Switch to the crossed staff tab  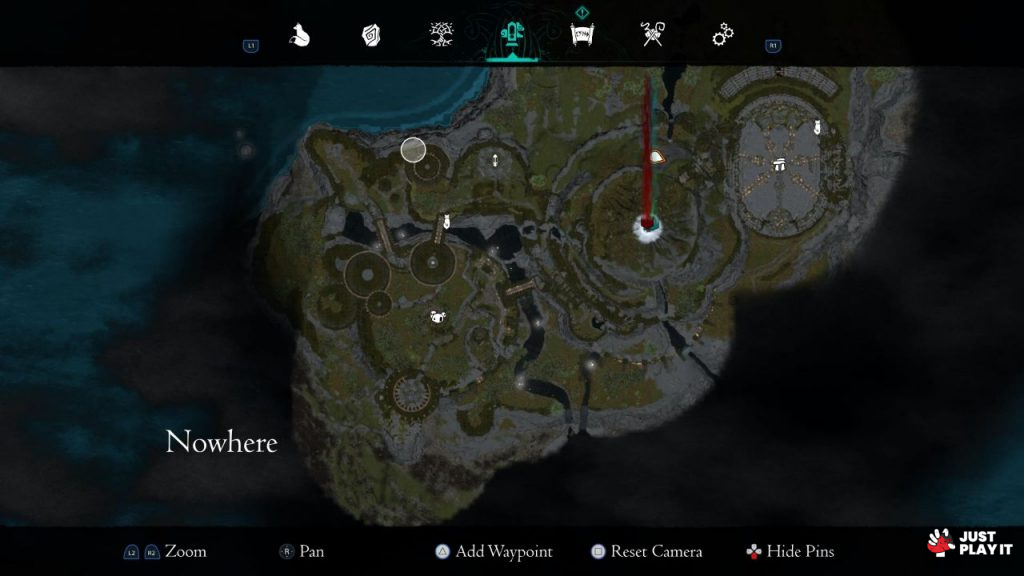[651, 36]
